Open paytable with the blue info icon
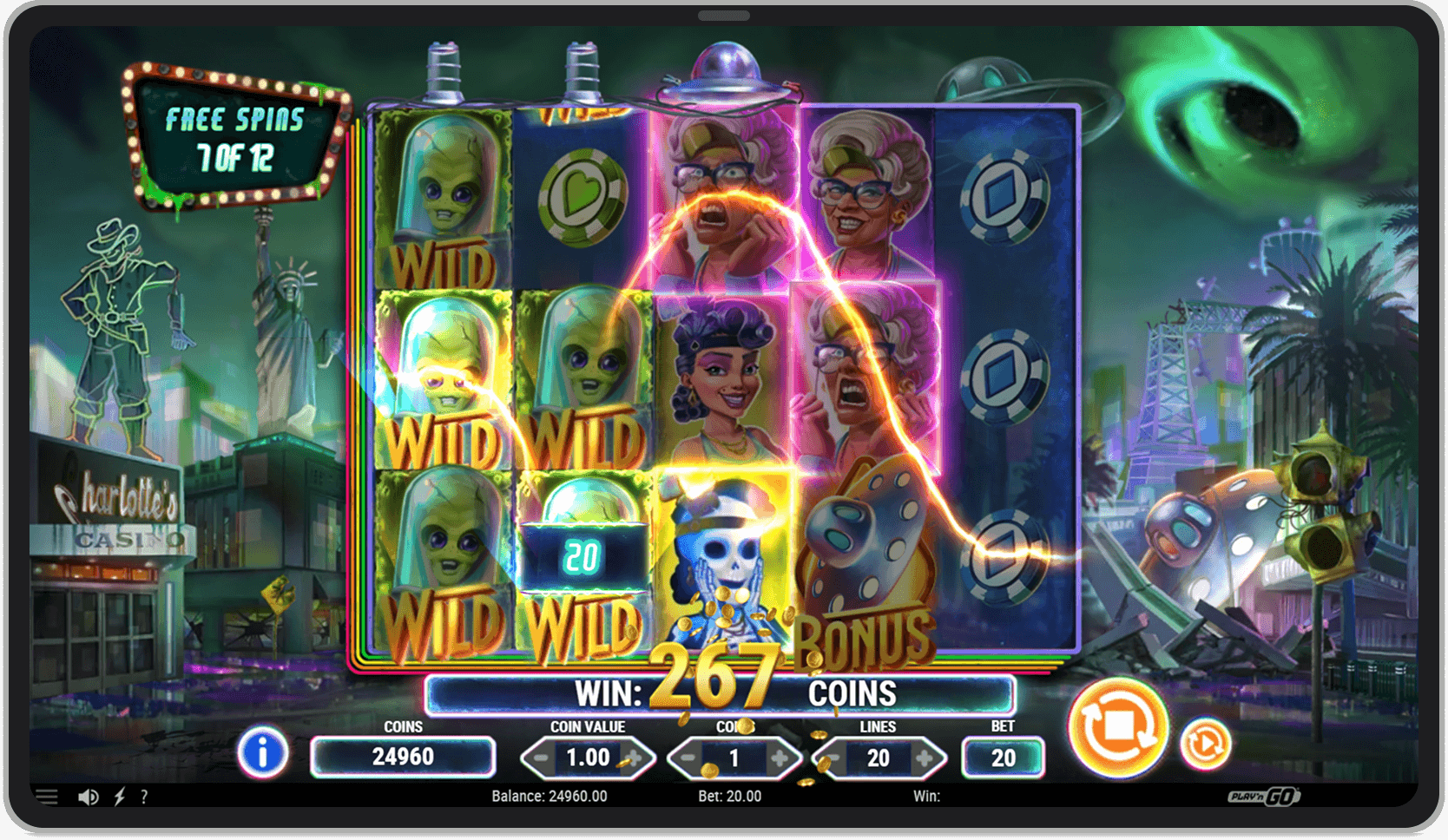The width and height of the screenshot is (1448, 840). 263,755
